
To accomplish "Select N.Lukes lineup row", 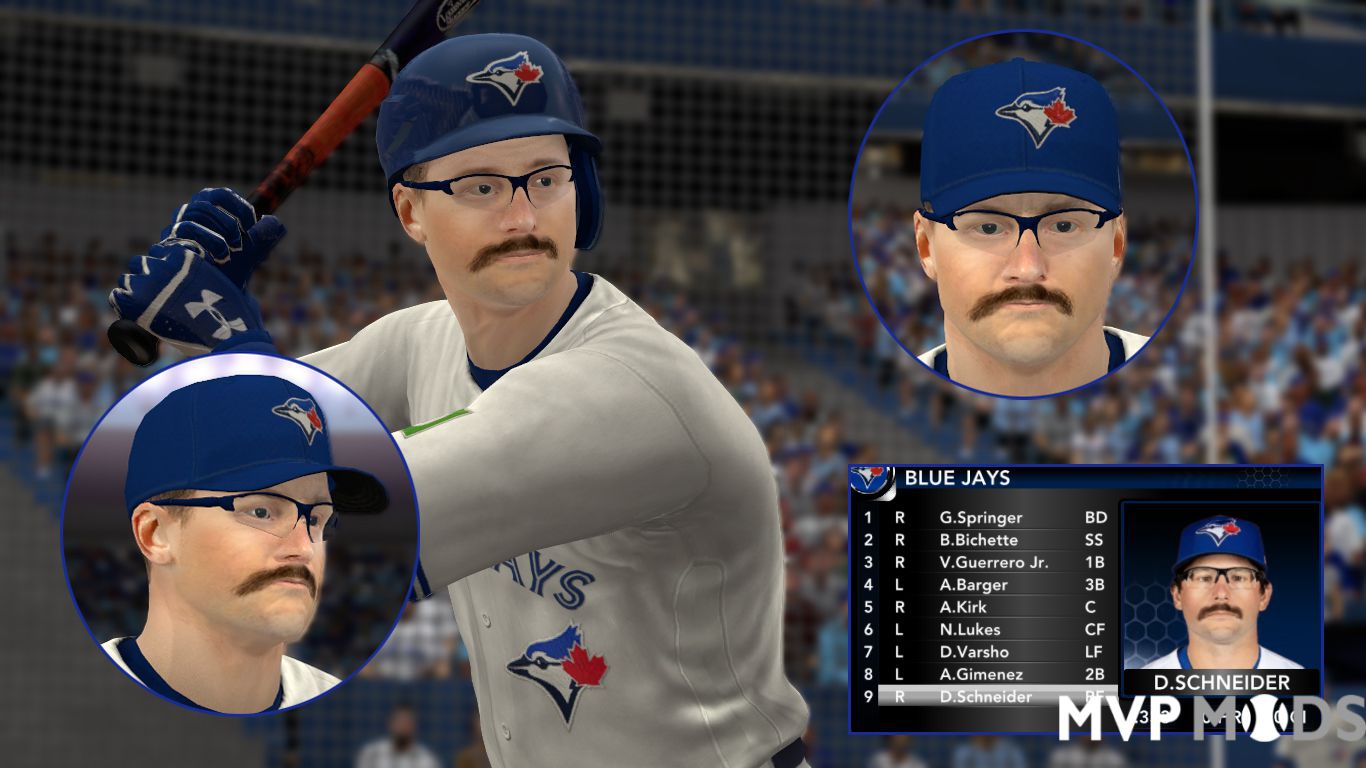I will pos(969,629).
